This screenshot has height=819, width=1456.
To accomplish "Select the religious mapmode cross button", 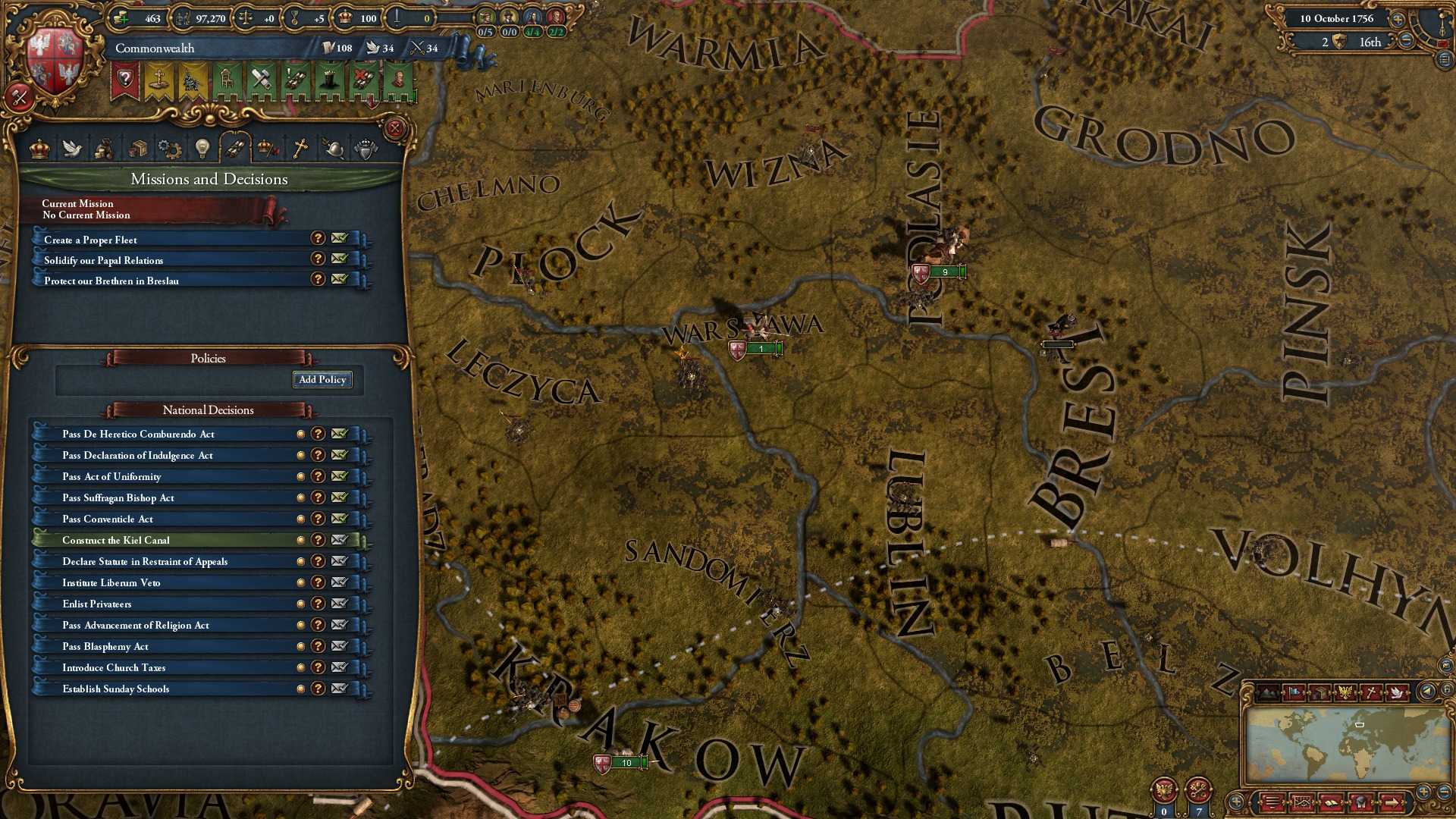I will 1371,692.
